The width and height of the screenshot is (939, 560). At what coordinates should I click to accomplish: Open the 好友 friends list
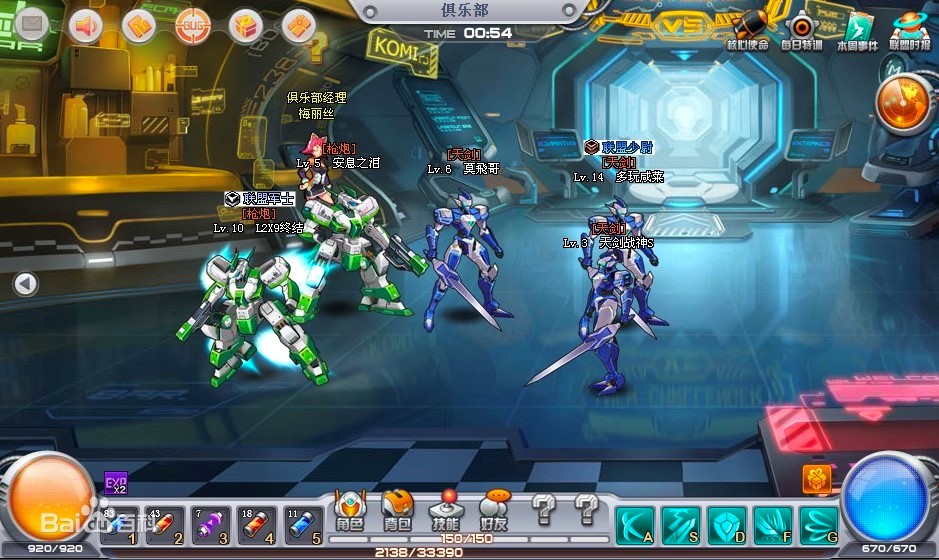[494, 511]
